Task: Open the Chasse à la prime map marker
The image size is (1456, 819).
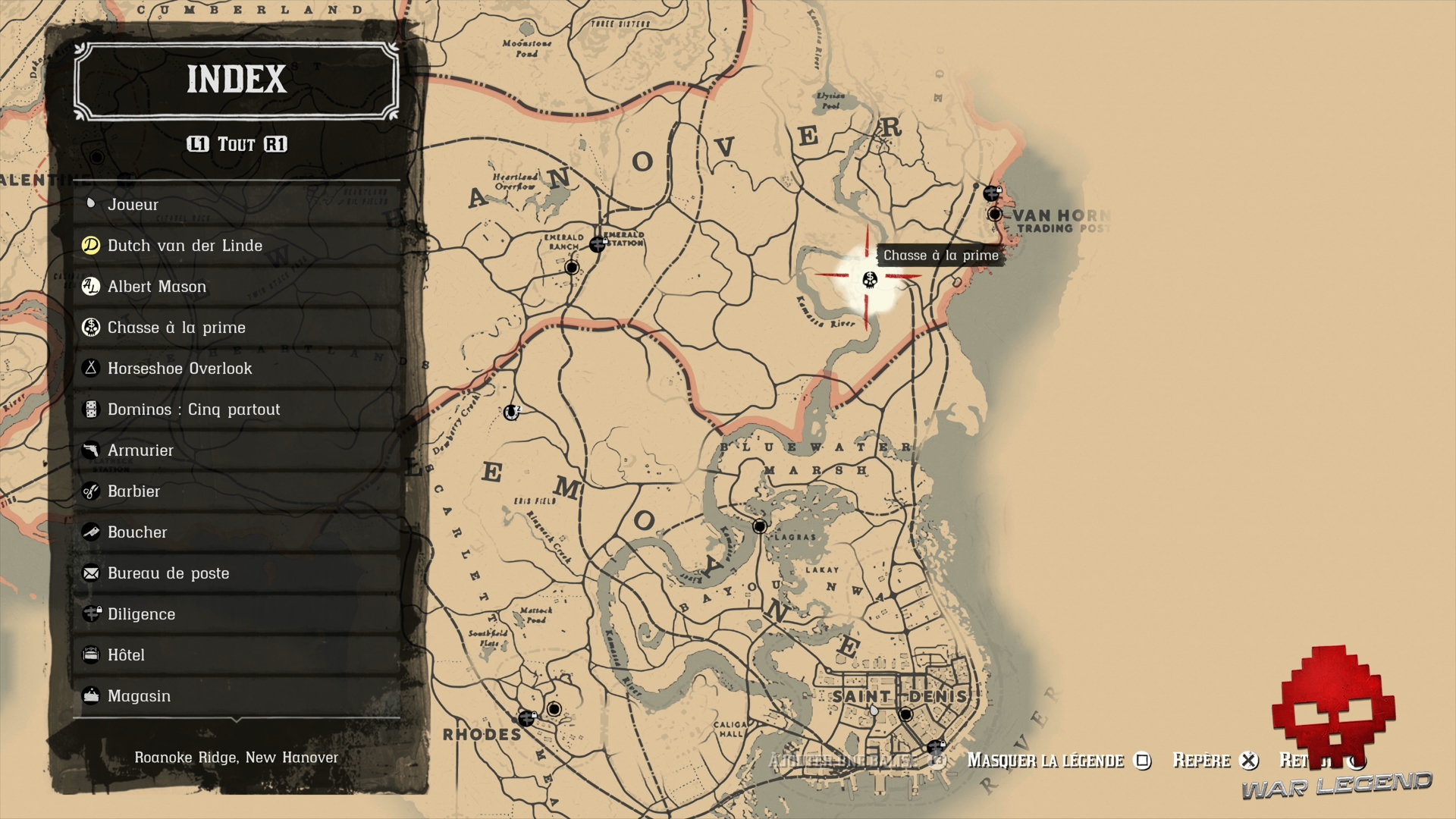Action: pyautogui.click(x=871, y=279)
